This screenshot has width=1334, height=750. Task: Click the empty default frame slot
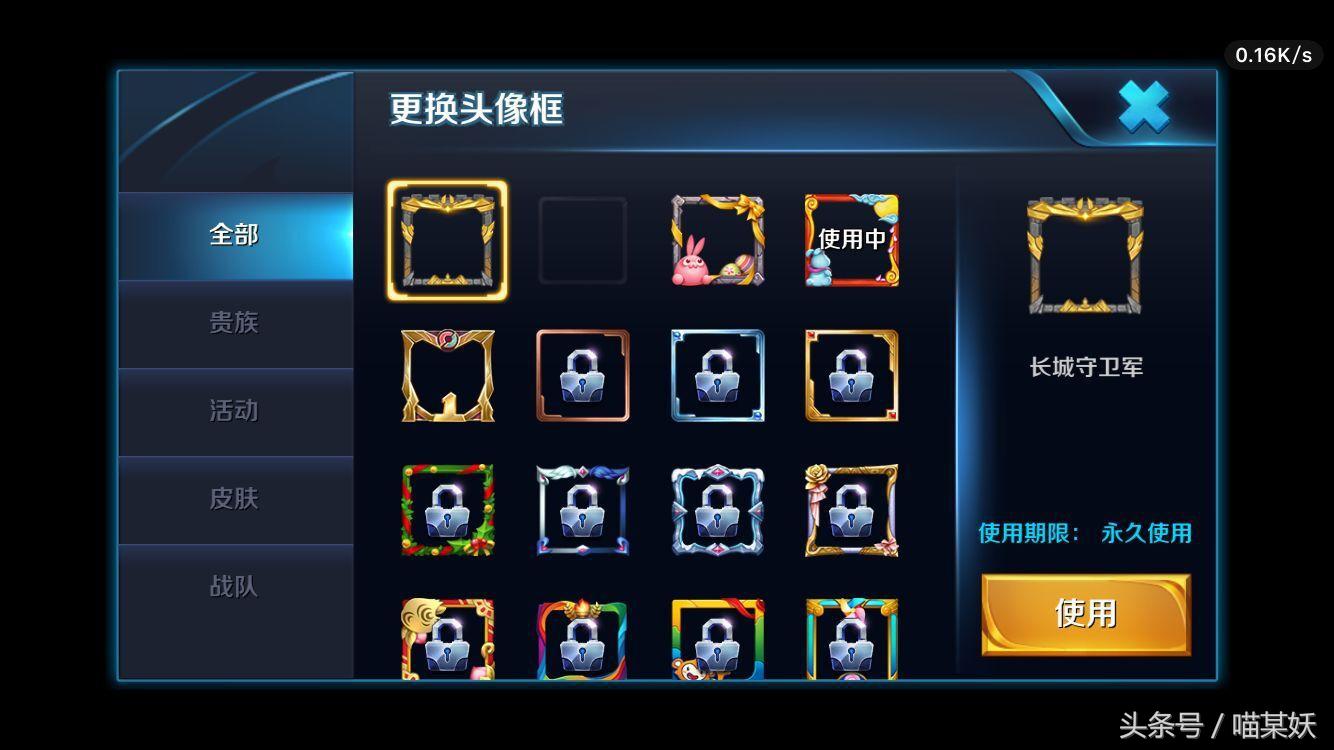click(583, 240)
